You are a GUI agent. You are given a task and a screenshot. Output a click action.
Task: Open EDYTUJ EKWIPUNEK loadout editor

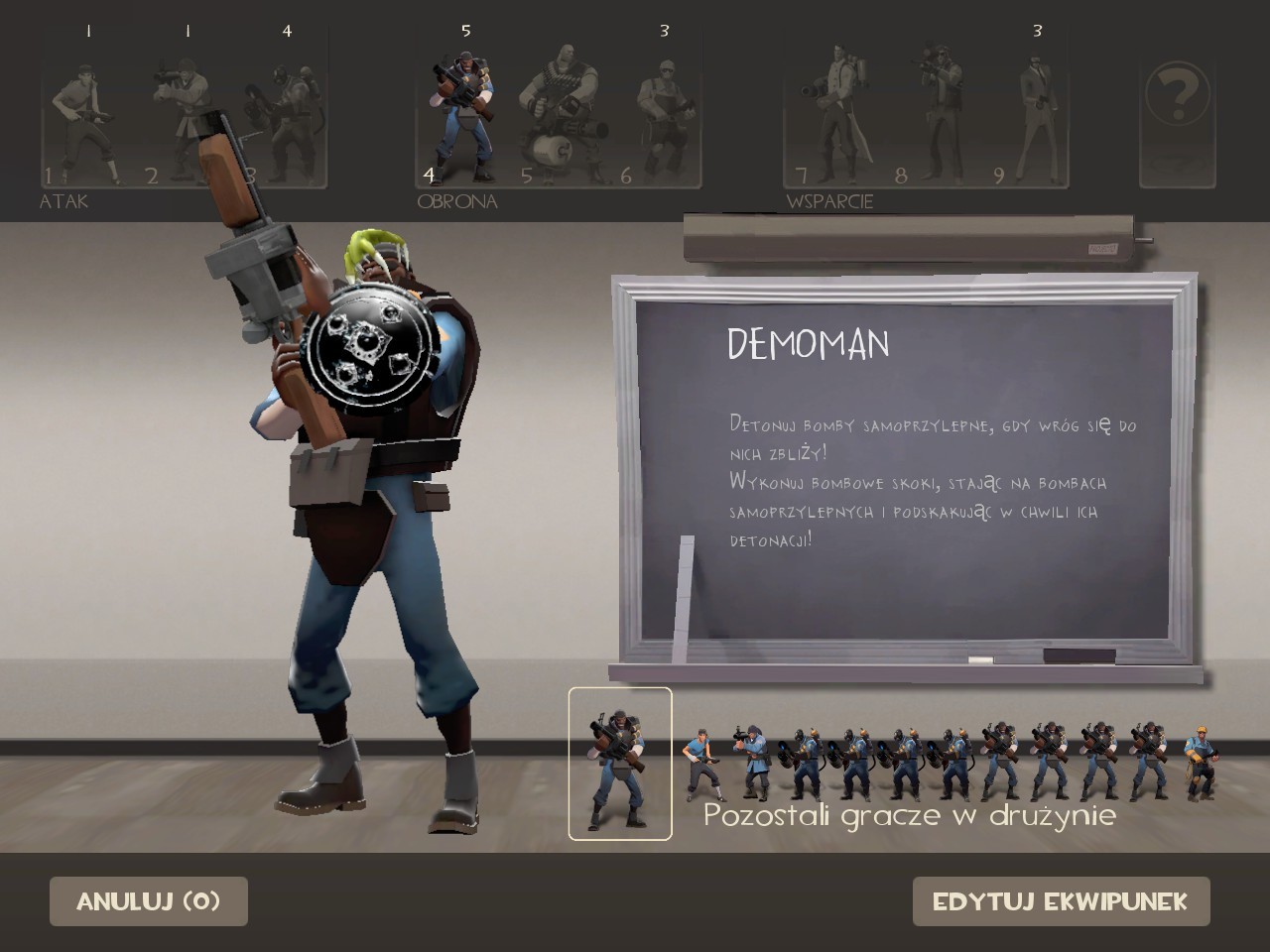1061,900
